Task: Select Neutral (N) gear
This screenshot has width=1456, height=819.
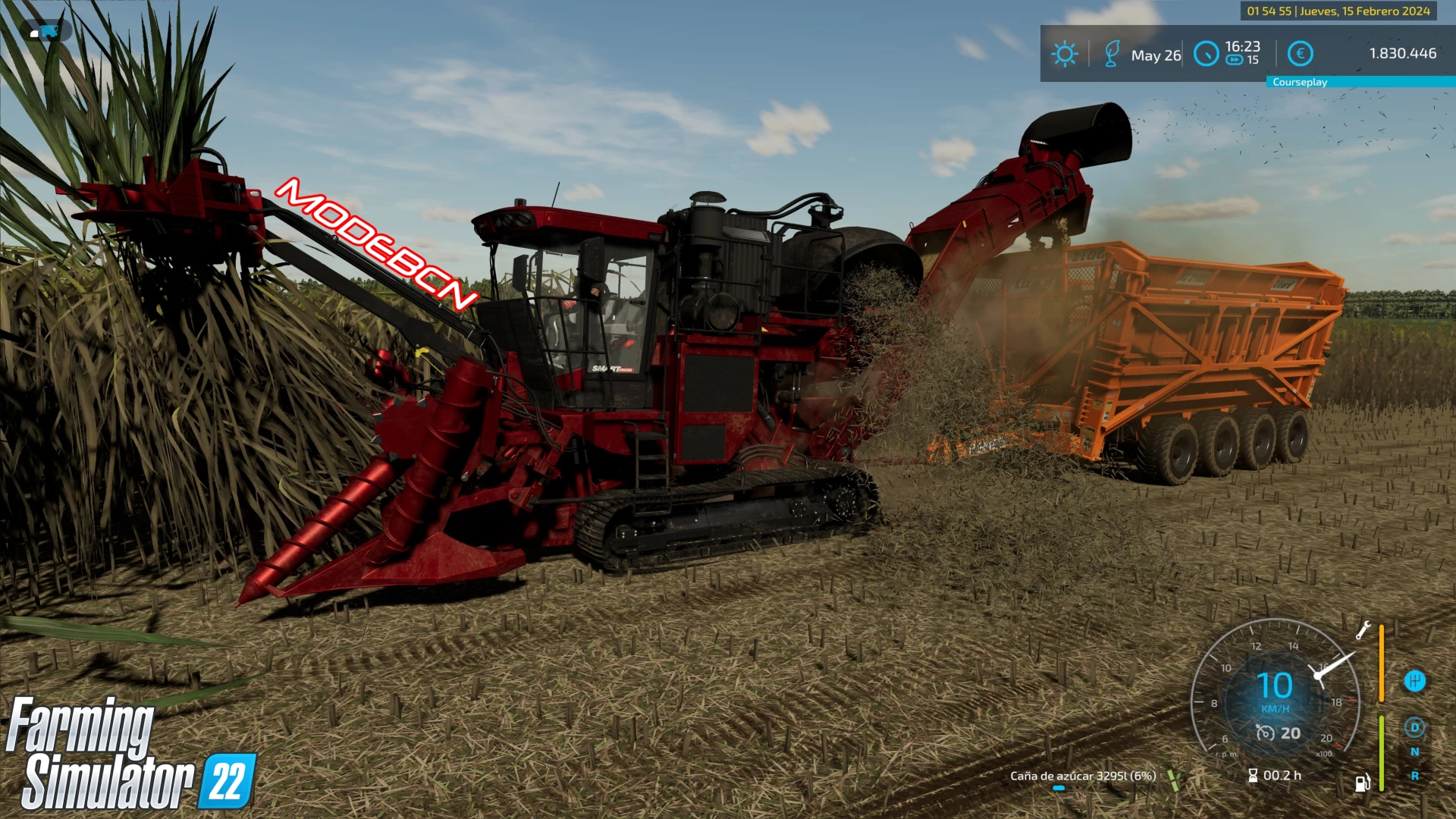Action: (1415, 751)
